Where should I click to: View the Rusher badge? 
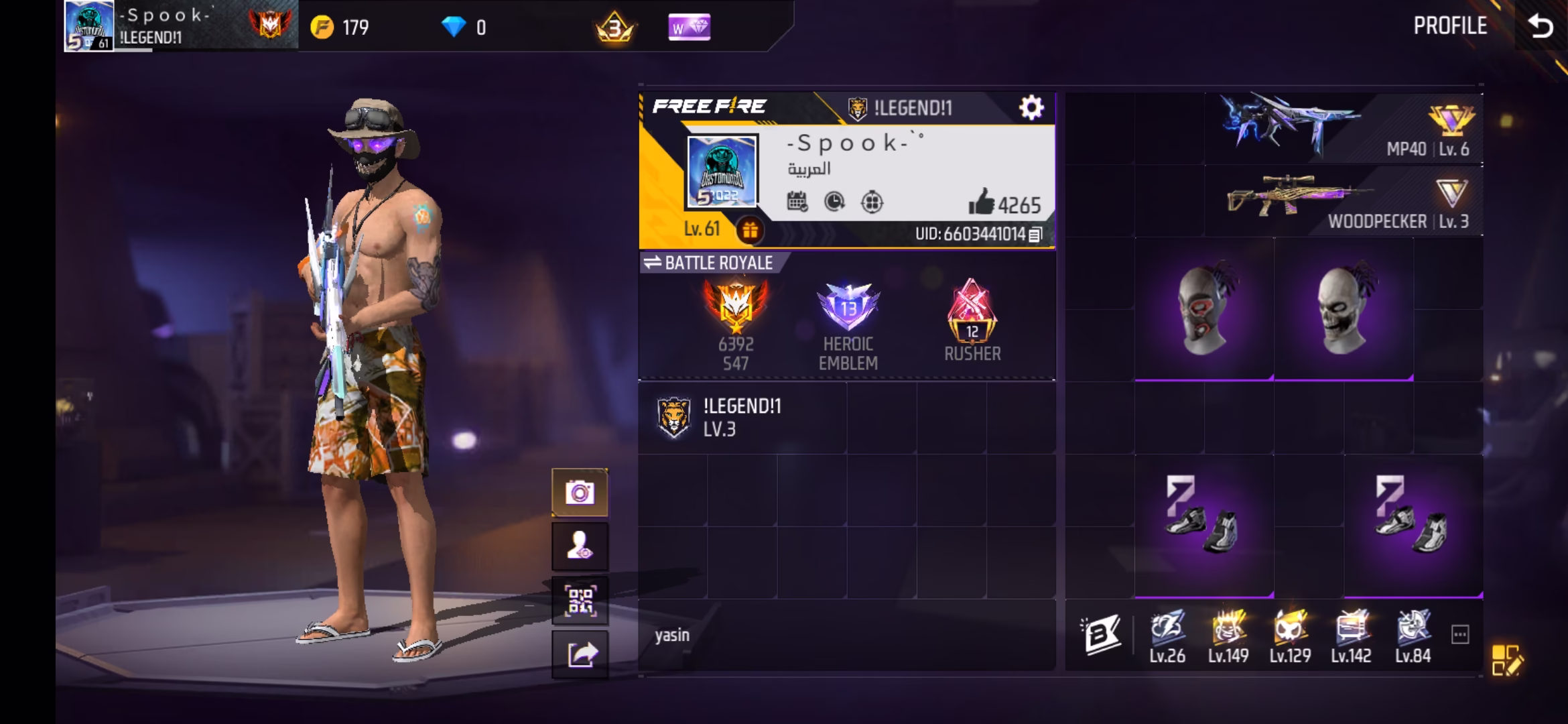pos(972,320)
